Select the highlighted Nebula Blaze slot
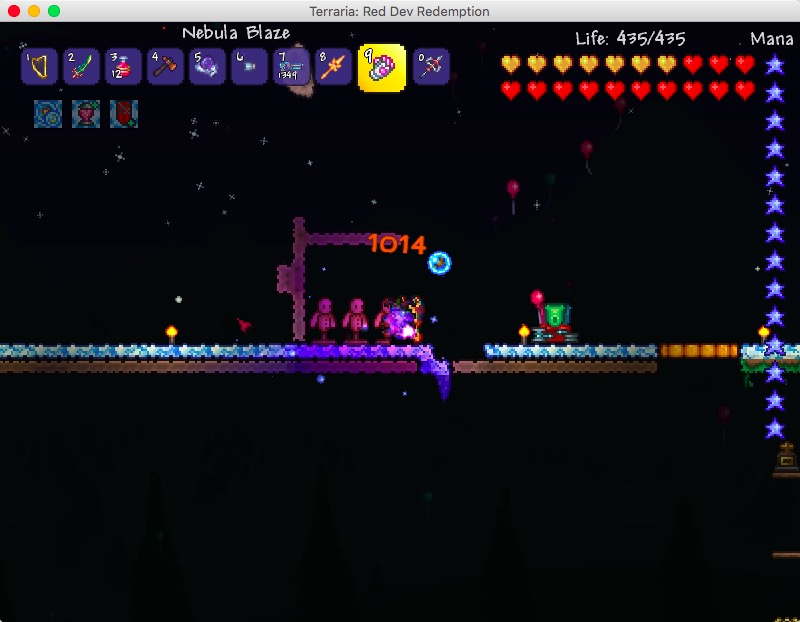This screenshot has width=800, height=622. (382, 67)
